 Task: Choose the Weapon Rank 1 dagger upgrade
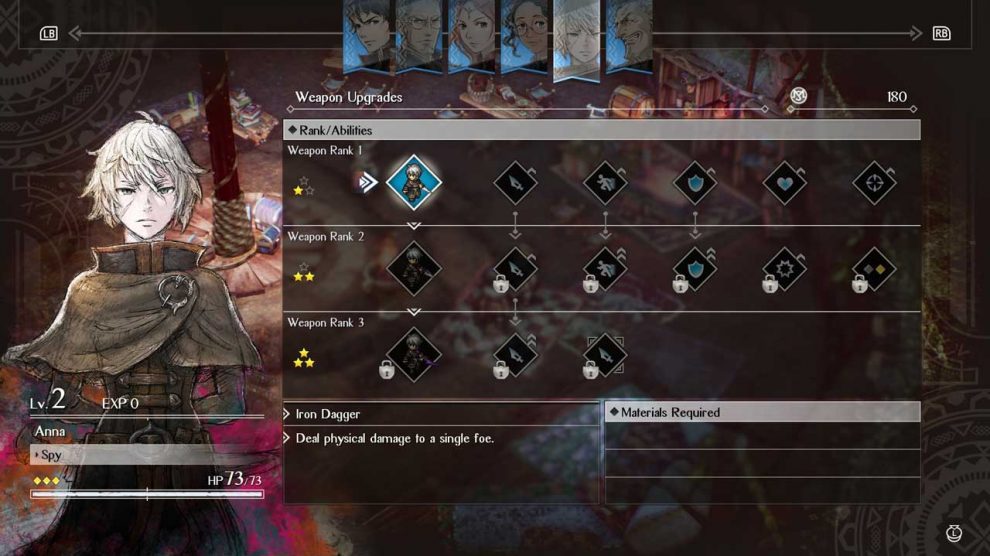tap(515, 183)
